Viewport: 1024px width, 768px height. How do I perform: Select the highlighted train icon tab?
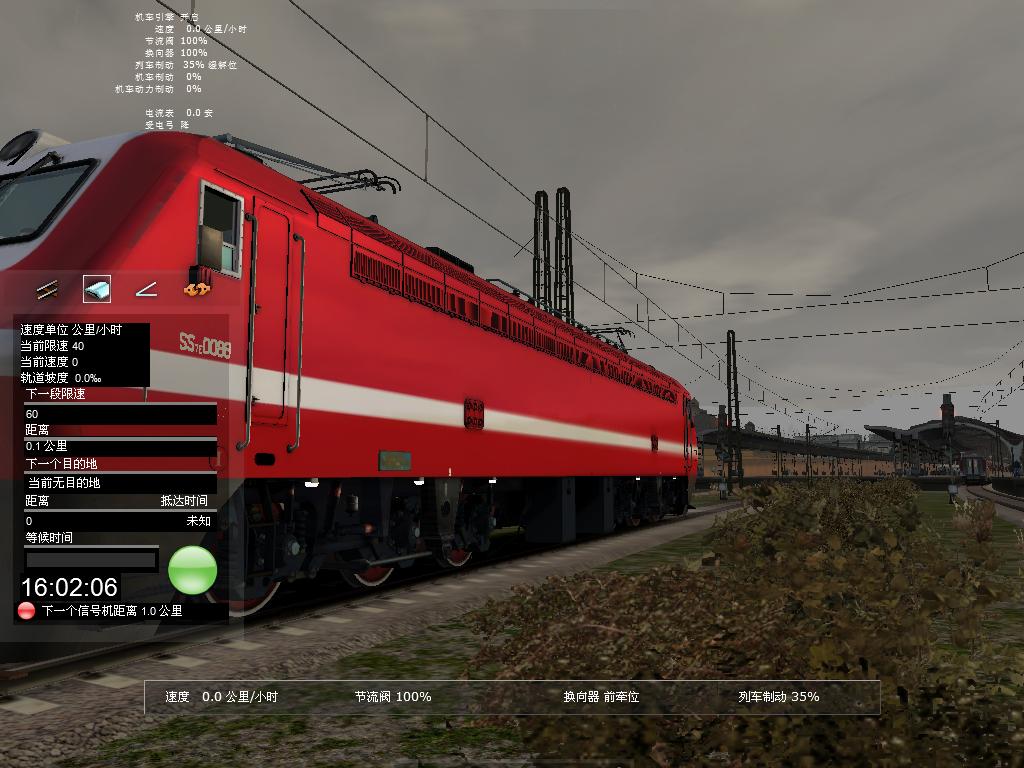click(97, 290)
